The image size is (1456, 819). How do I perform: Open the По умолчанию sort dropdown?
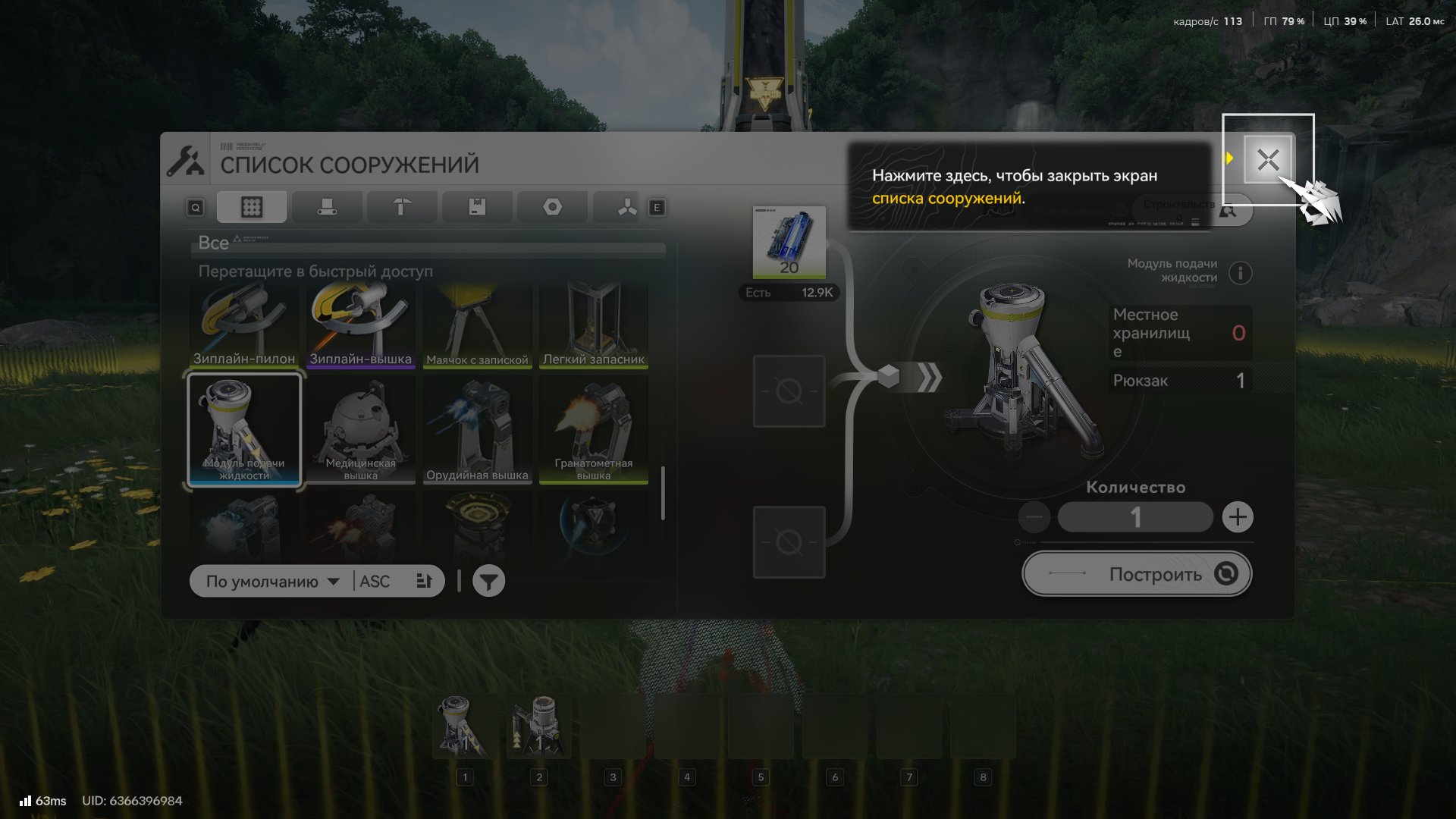(271, 582)
